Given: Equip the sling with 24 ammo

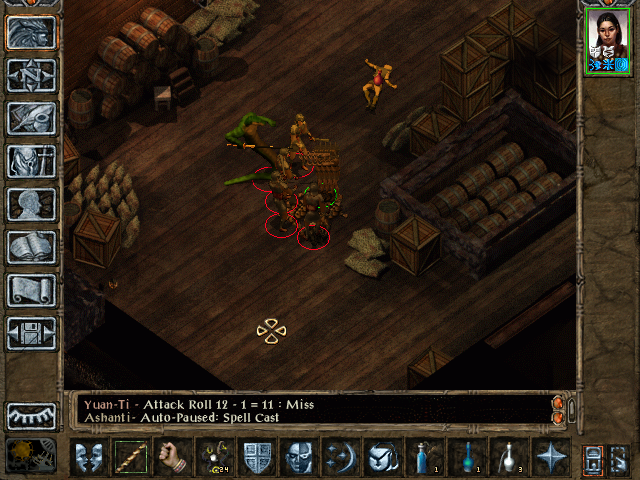Looking at the screenshot, I should 213,457.
